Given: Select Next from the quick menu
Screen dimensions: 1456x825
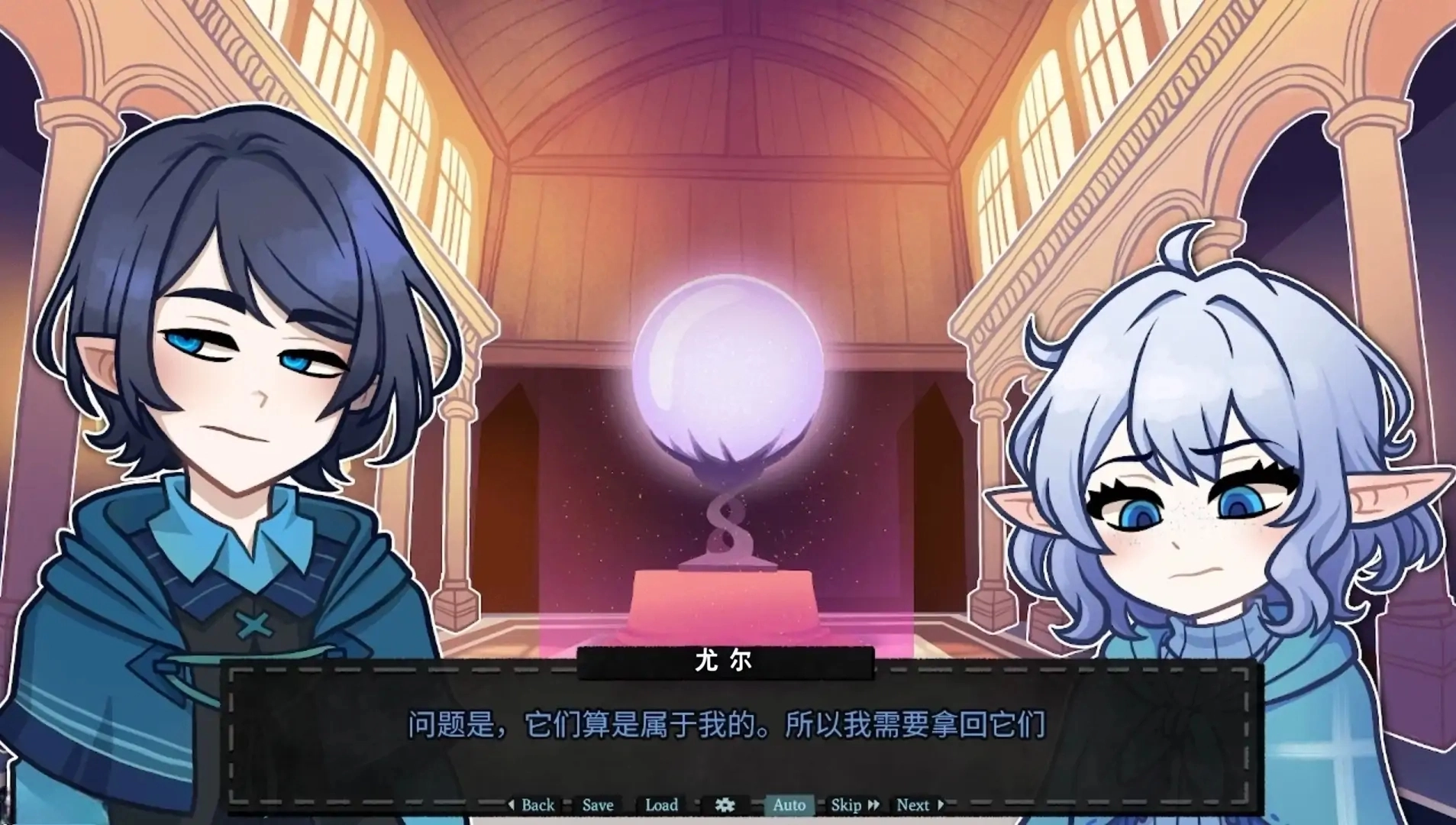Looking at the screenshot, I should click(915, 805).
